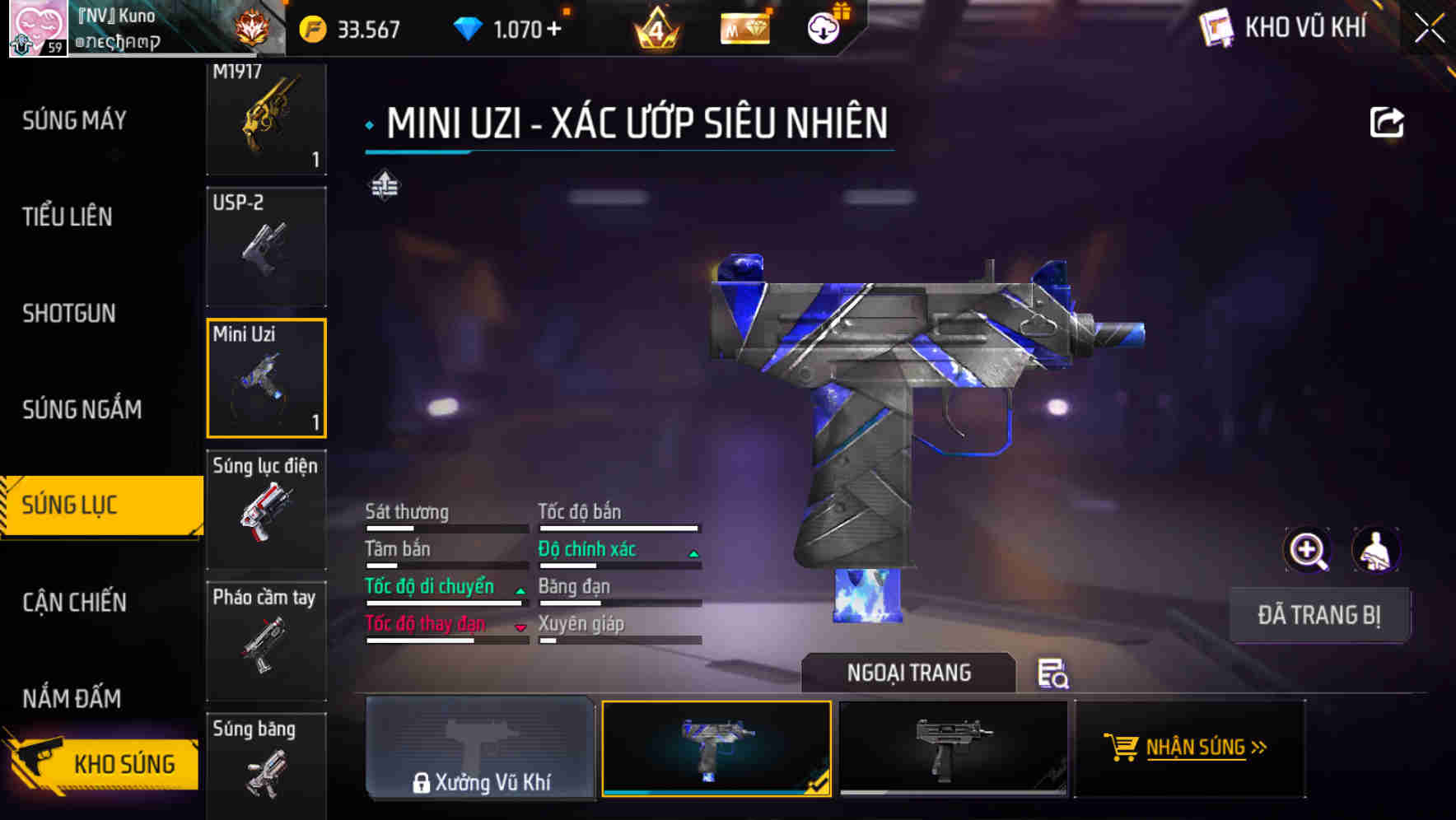Click the gold M membership card icon
The height and width of the screenshot is (820, 1456).
[745, 29]
